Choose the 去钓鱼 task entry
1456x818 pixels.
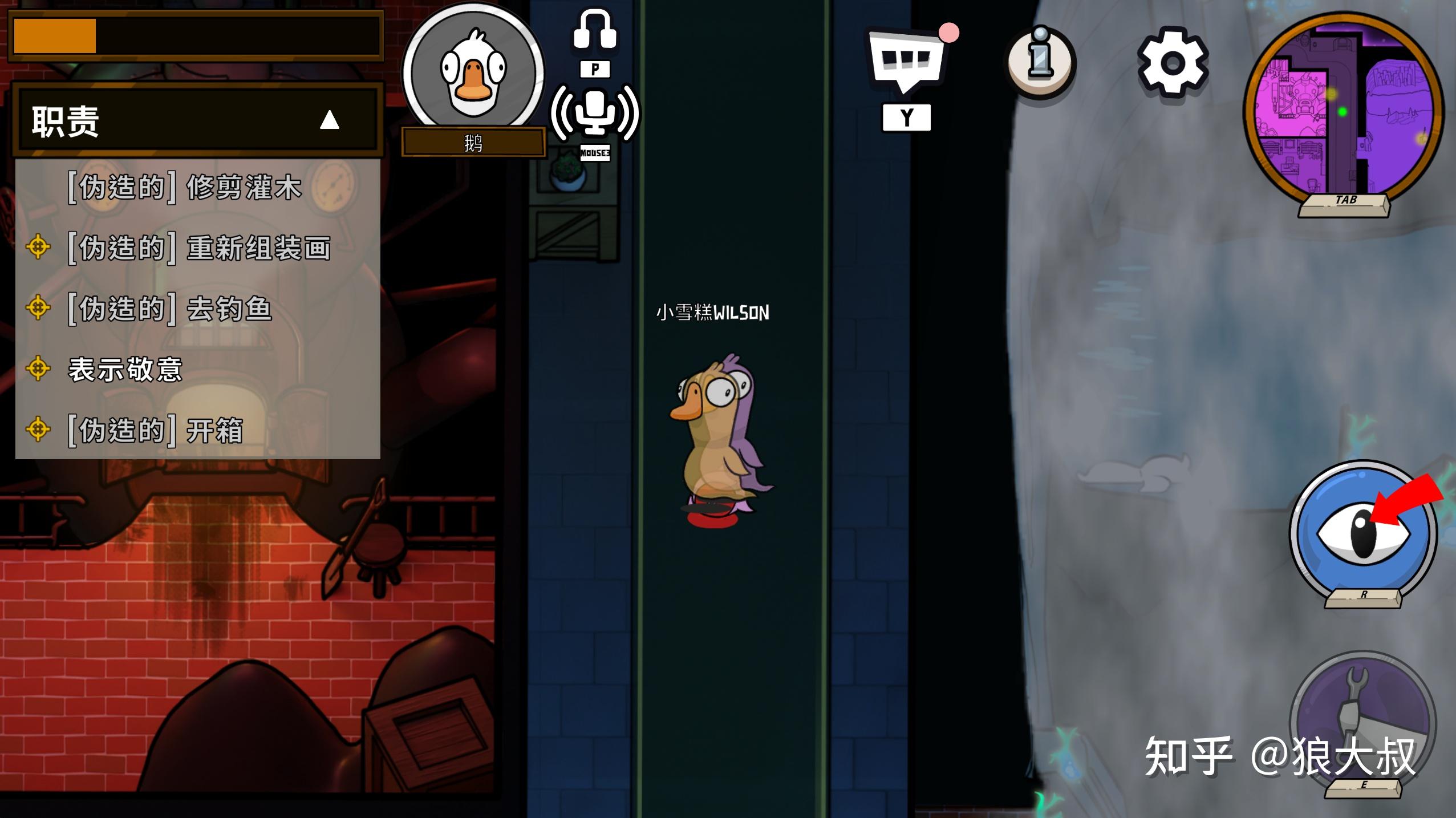pyautogui.click(x=169, y=309)
